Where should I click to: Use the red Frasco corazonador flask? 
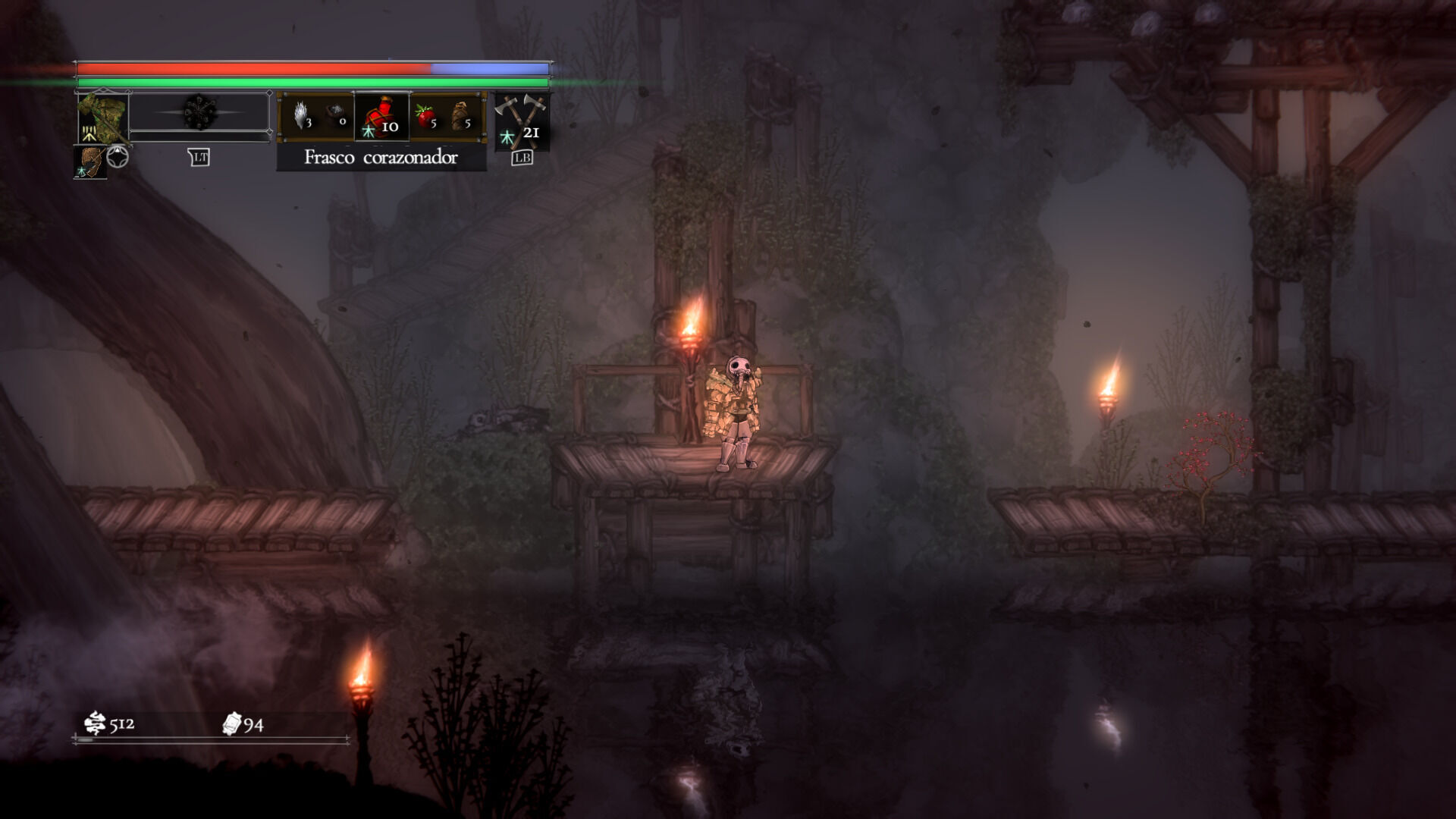(381, 117)
